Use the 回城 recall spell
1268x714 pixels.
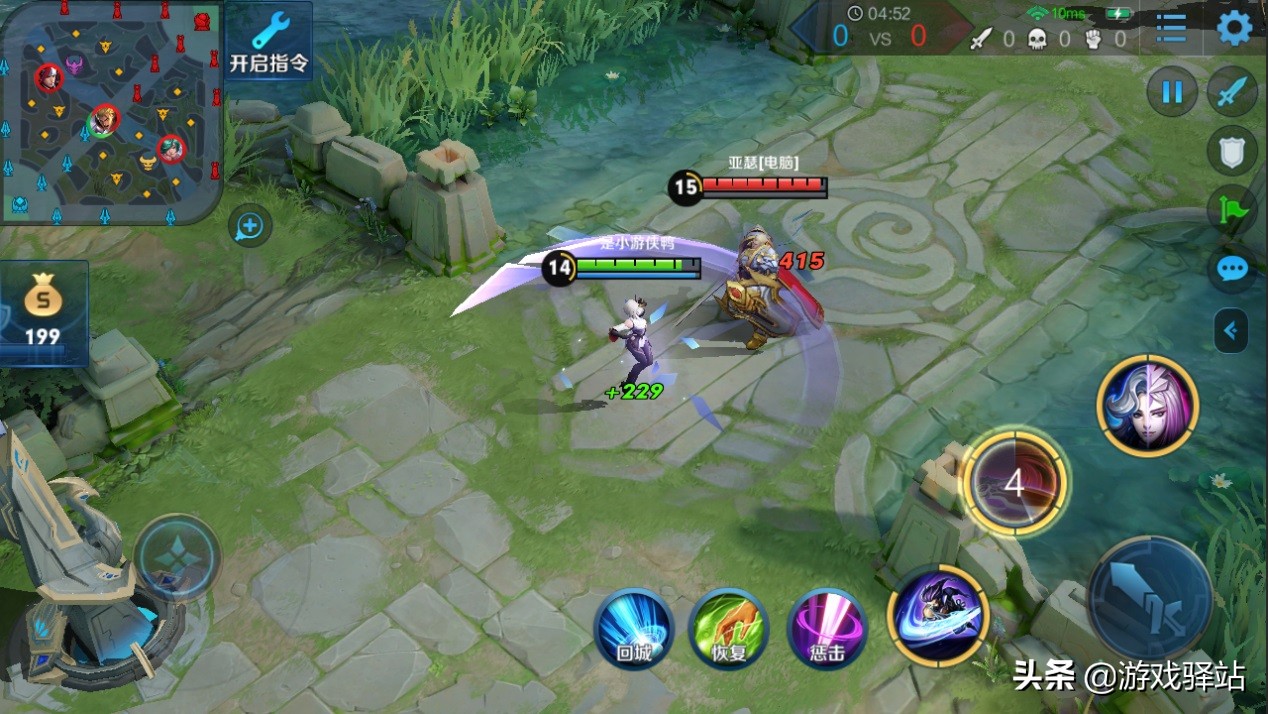click(634, 628)
